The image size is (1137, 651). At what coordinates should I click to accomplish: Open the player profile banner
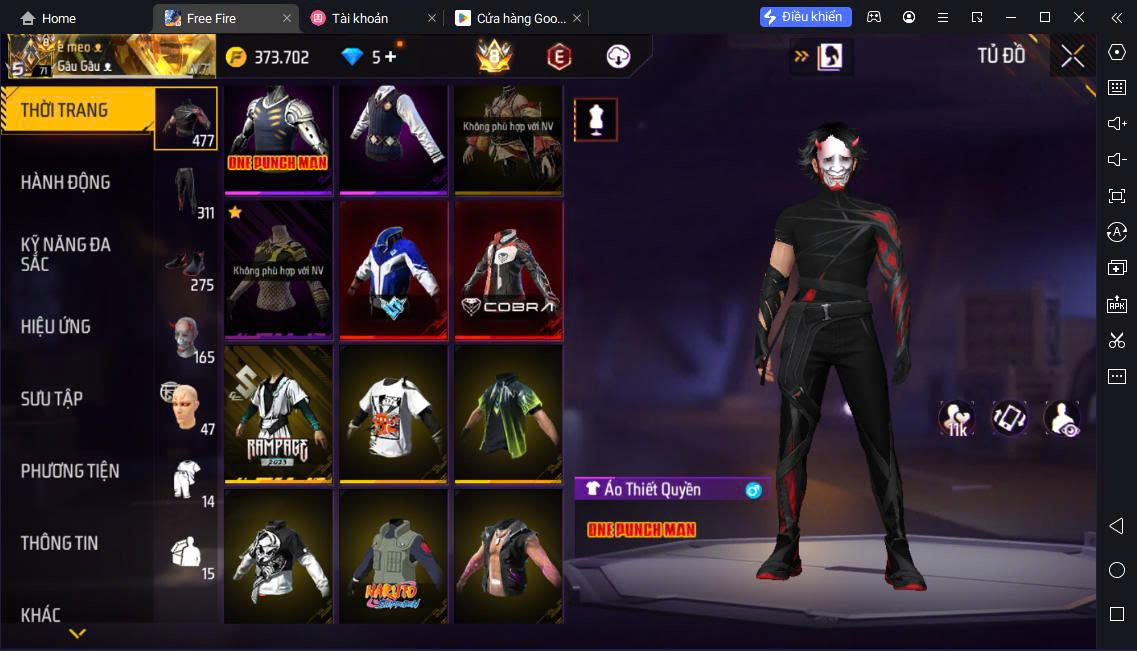pyautogui.click(x=110, y=57)
